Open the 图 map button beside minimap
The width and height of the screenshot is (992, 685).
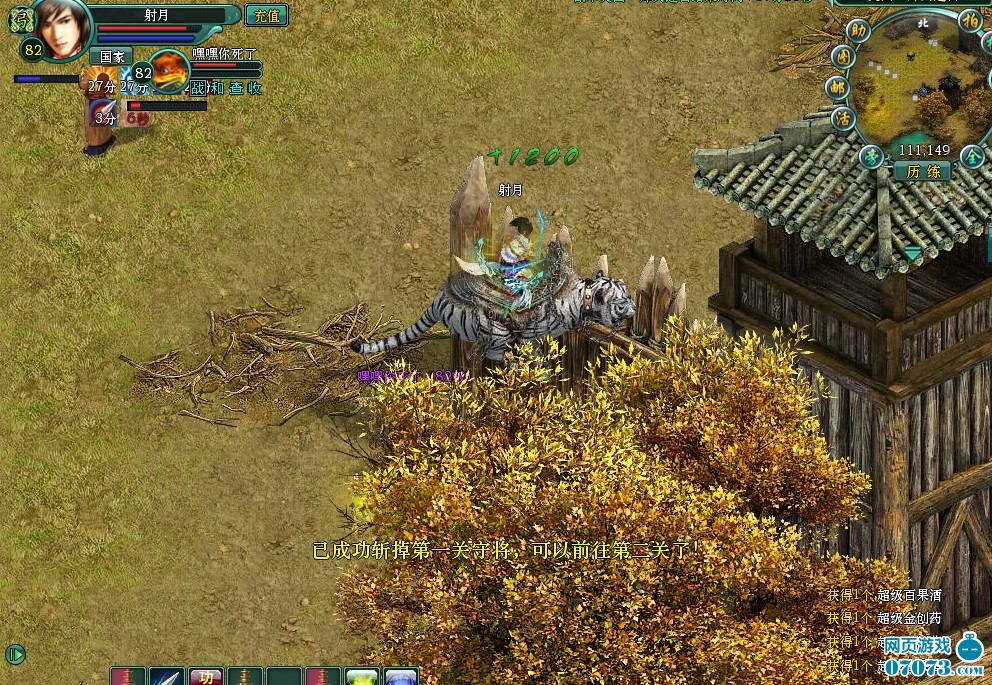(x=843, y=58)
